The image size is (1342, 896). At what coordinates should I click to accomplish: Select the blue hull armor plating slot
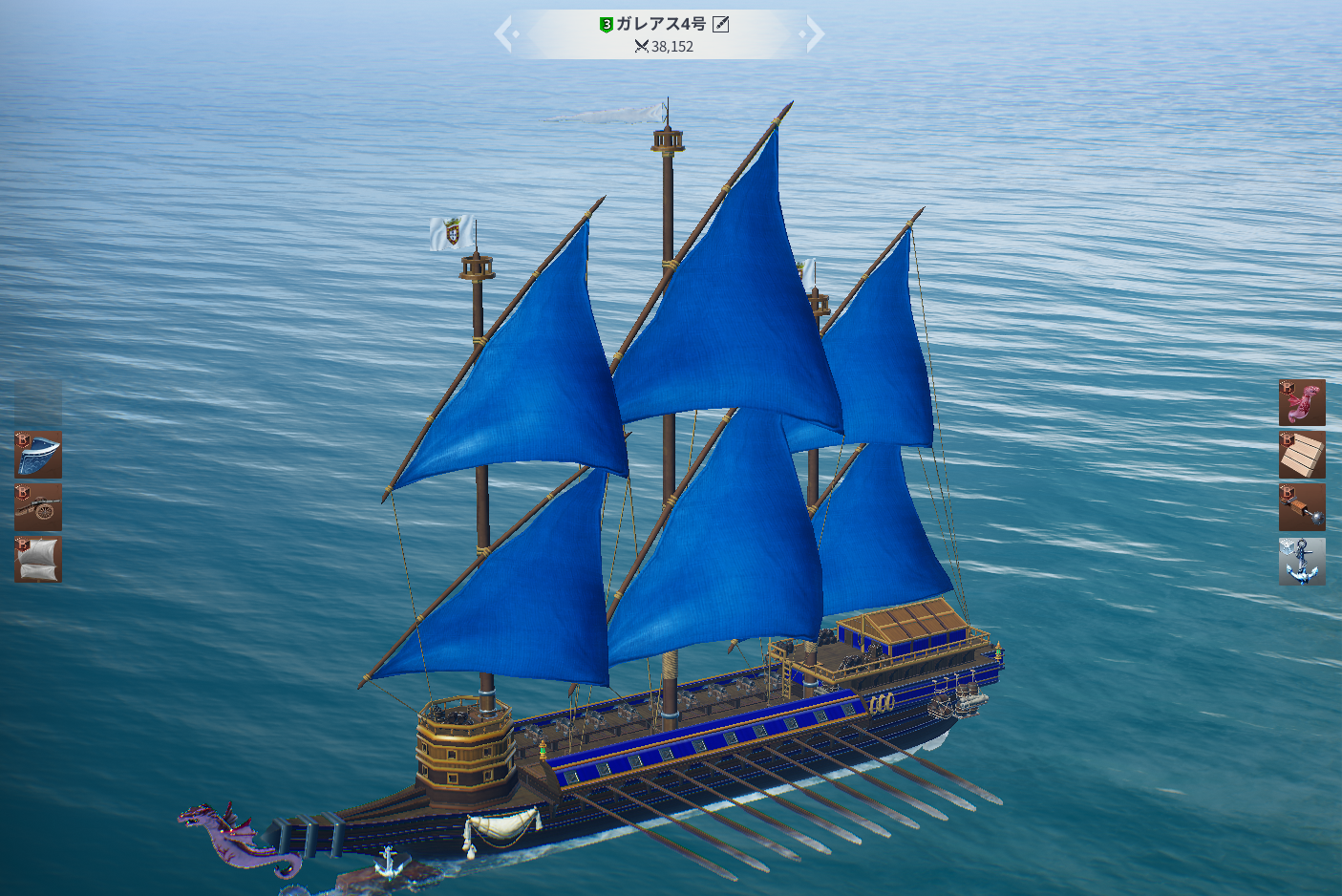coord(38,455)
